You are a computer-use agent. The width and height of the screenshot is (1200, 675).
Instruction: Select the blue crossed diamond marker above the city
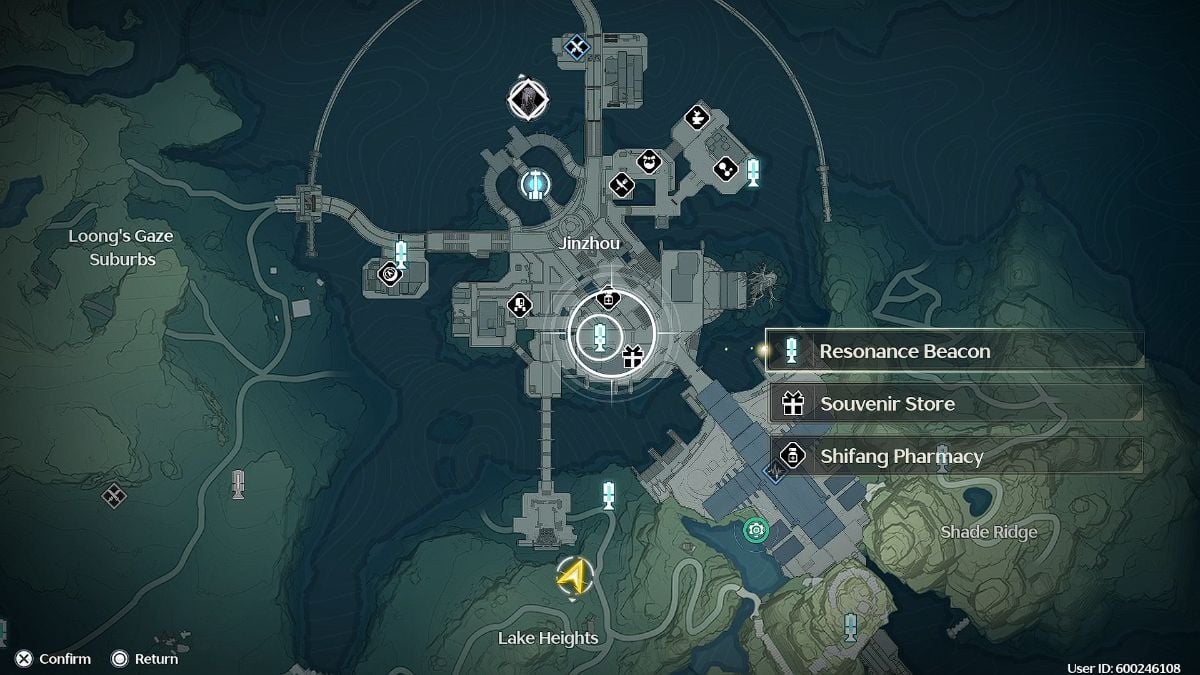tap(576, 45)
